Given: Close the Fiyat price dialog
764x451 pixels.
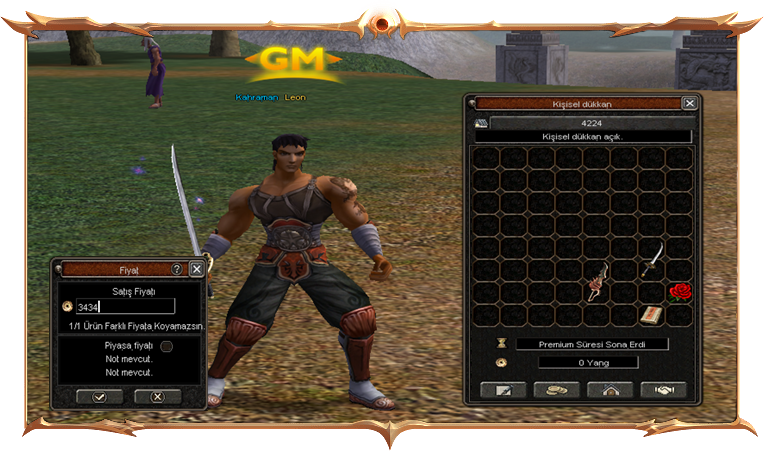Looking at the screenshot, I should point(196,269).
